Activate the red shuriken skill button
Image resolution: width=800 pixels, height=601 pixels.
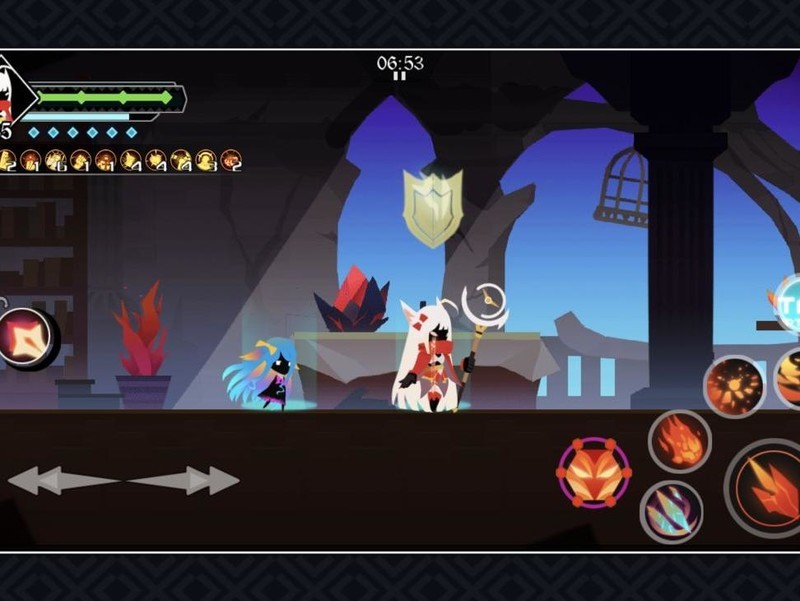[x=24, y=336]
